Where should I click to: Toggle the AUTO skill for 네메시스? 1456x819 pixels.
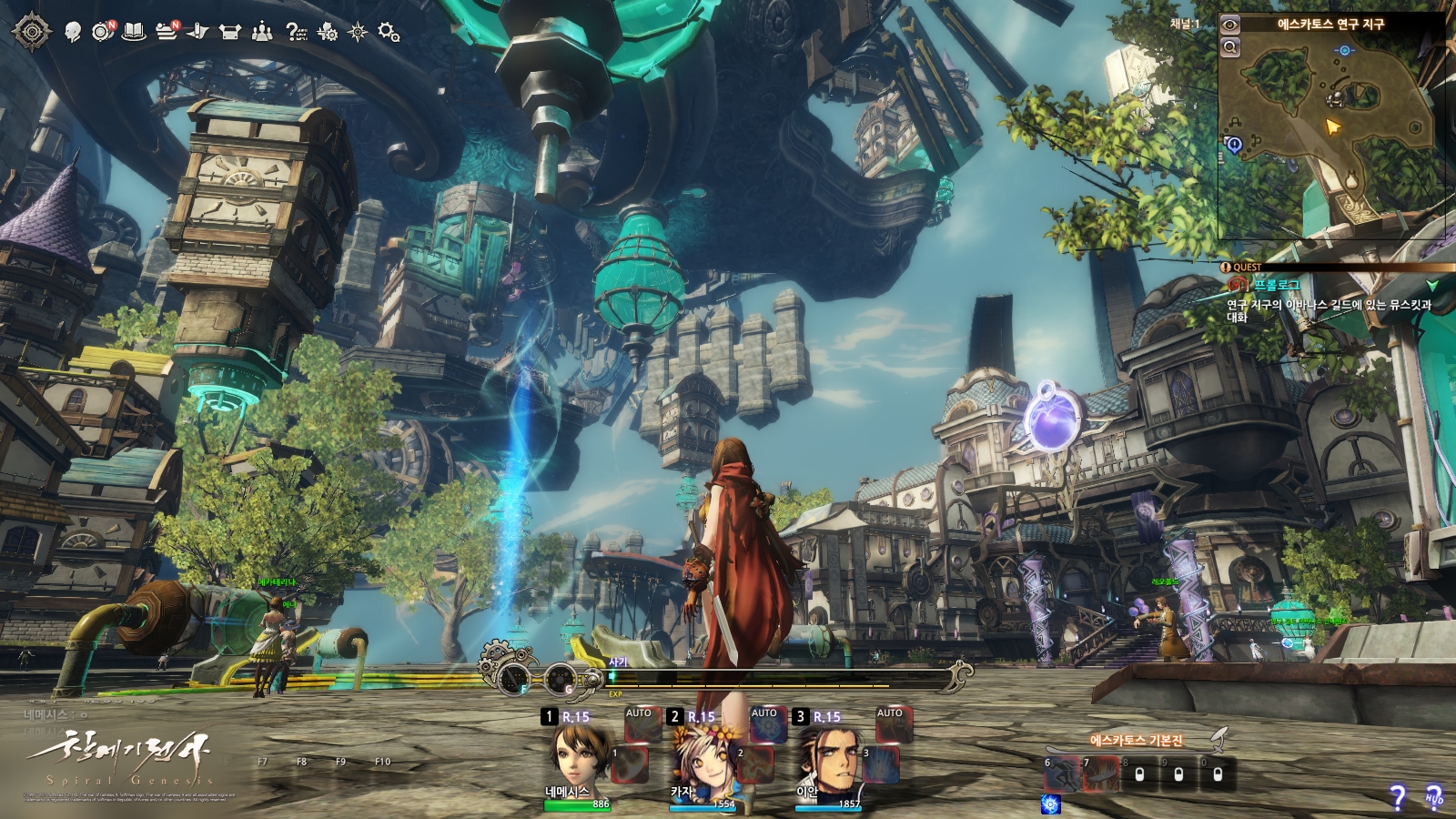(x=639, y=724)
